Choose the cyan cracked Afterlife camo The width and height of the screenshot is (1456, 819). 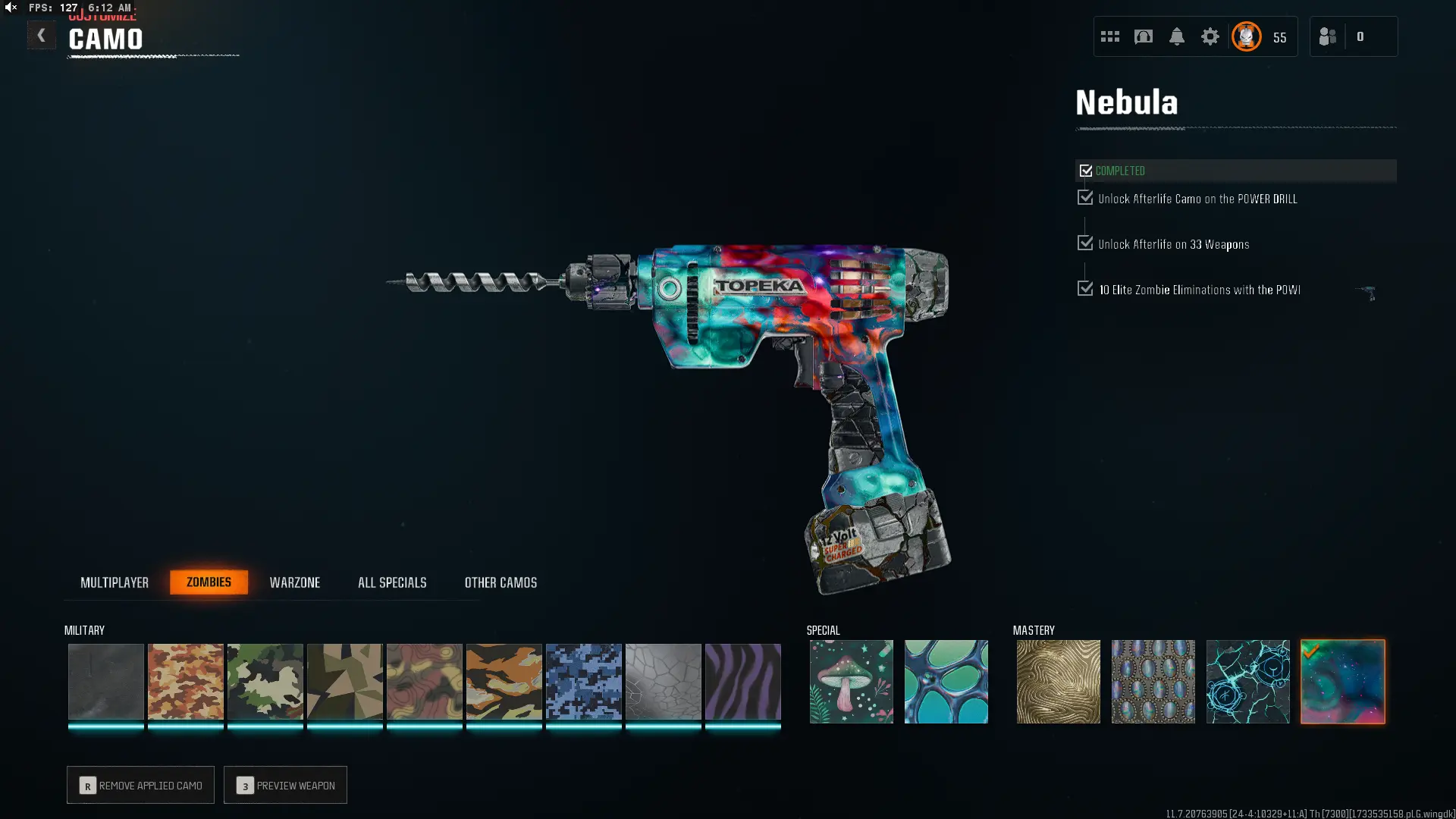point(1248,681)
